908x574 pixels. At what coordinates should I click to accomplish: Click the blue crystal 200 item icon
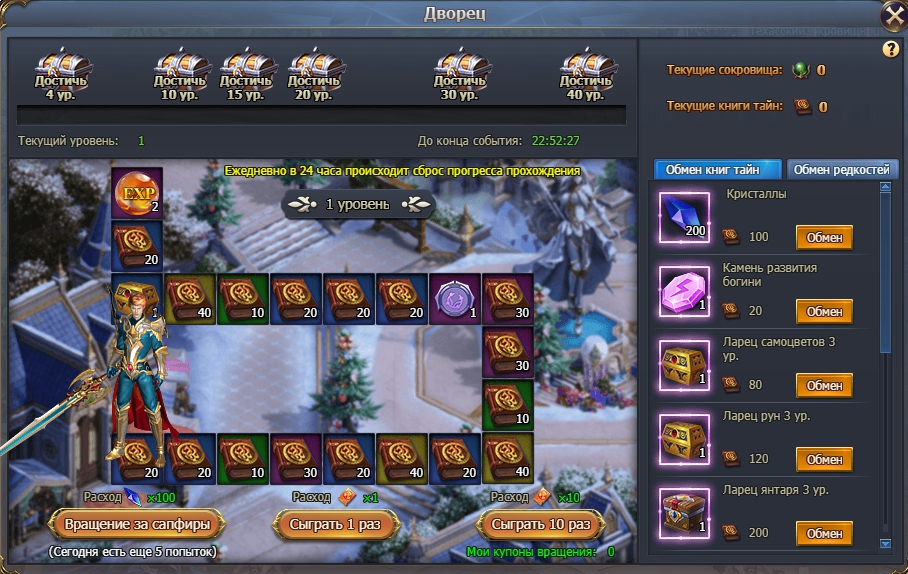pos(685,217)
